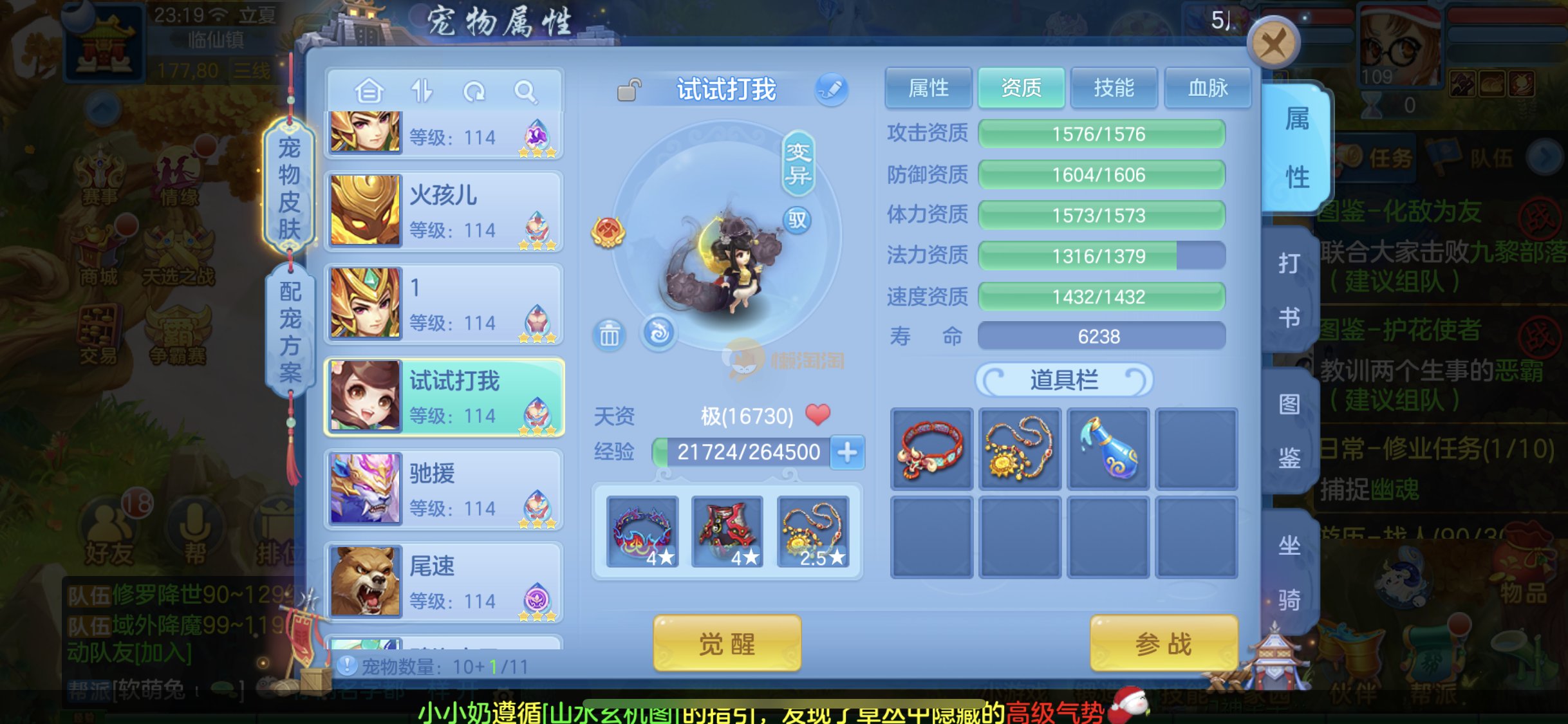Open the 血脉 bloodline tab
The width and height of the screenshot is (1568, 724).
click(1208, 88)
